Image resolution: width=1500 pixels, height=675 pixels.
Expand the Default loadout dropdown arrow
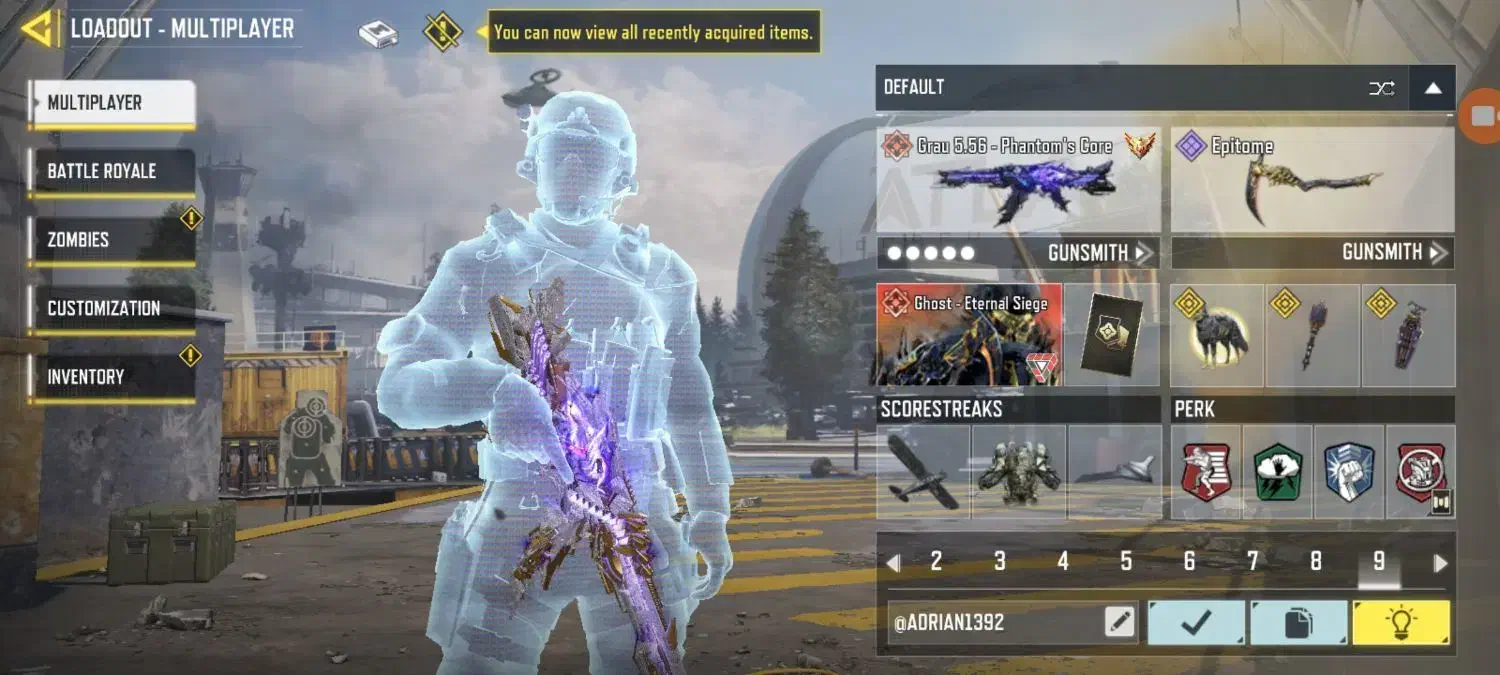click(1433, 88)
